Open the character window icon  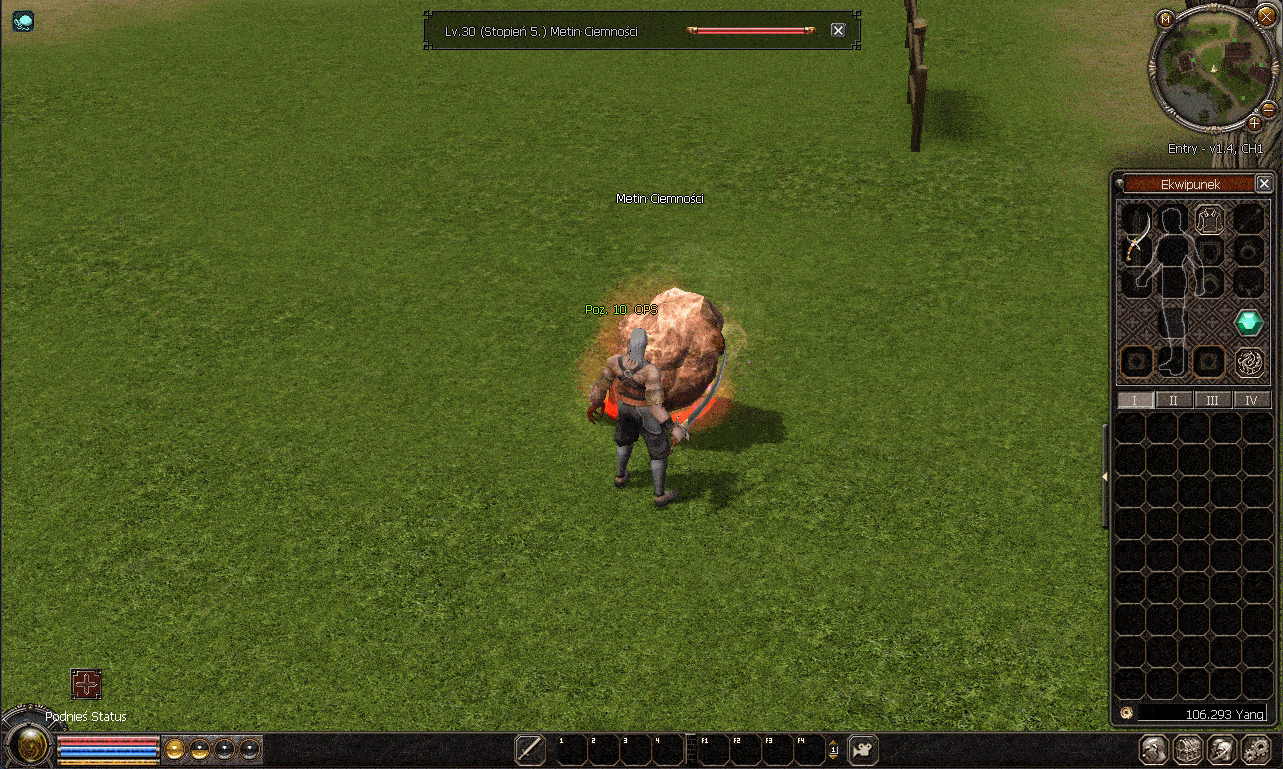[x=1152, y=750]
